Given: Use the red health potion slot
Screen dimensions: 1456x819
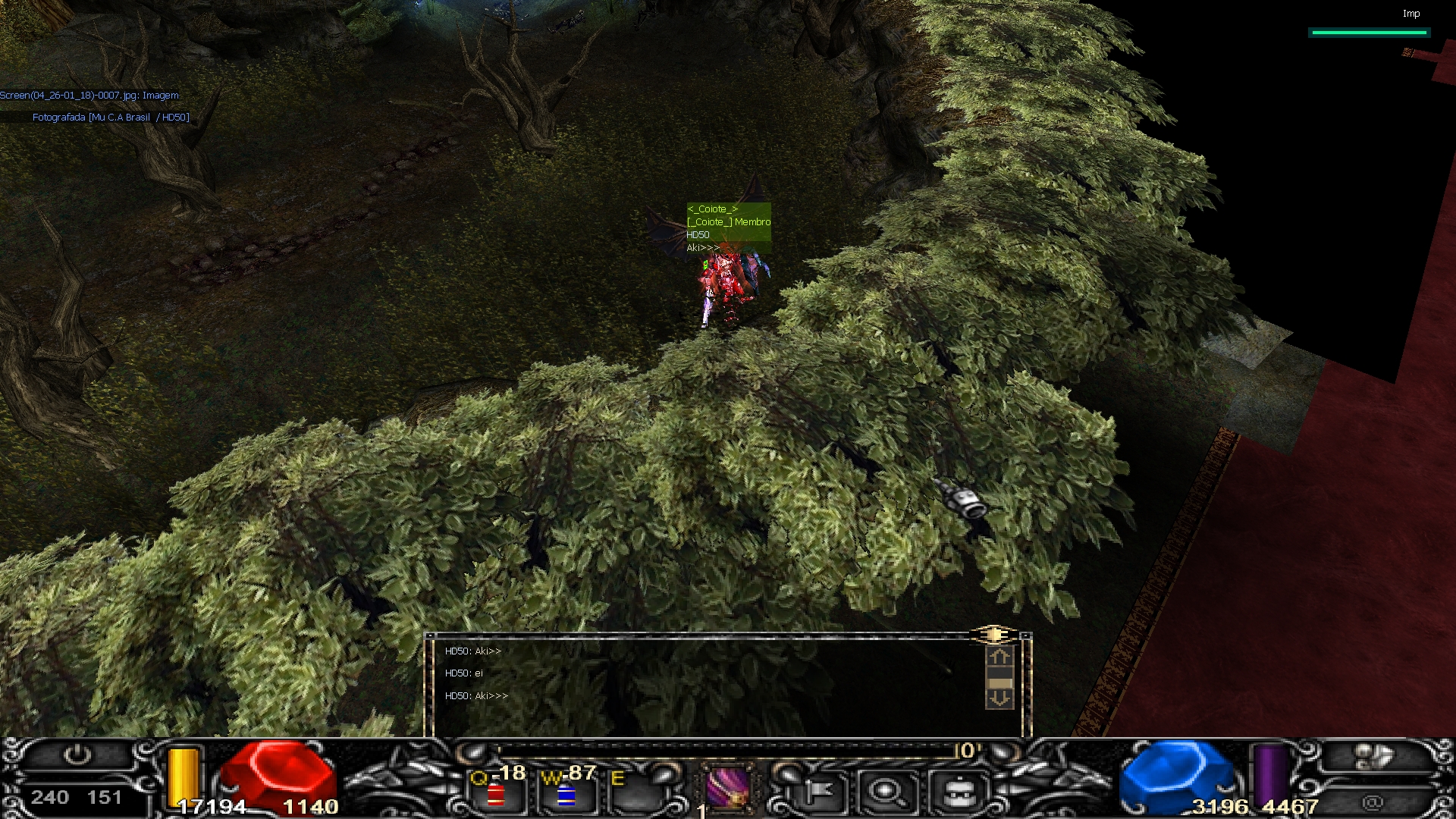Looking at the screenshot, I should [x=496, y=794].
